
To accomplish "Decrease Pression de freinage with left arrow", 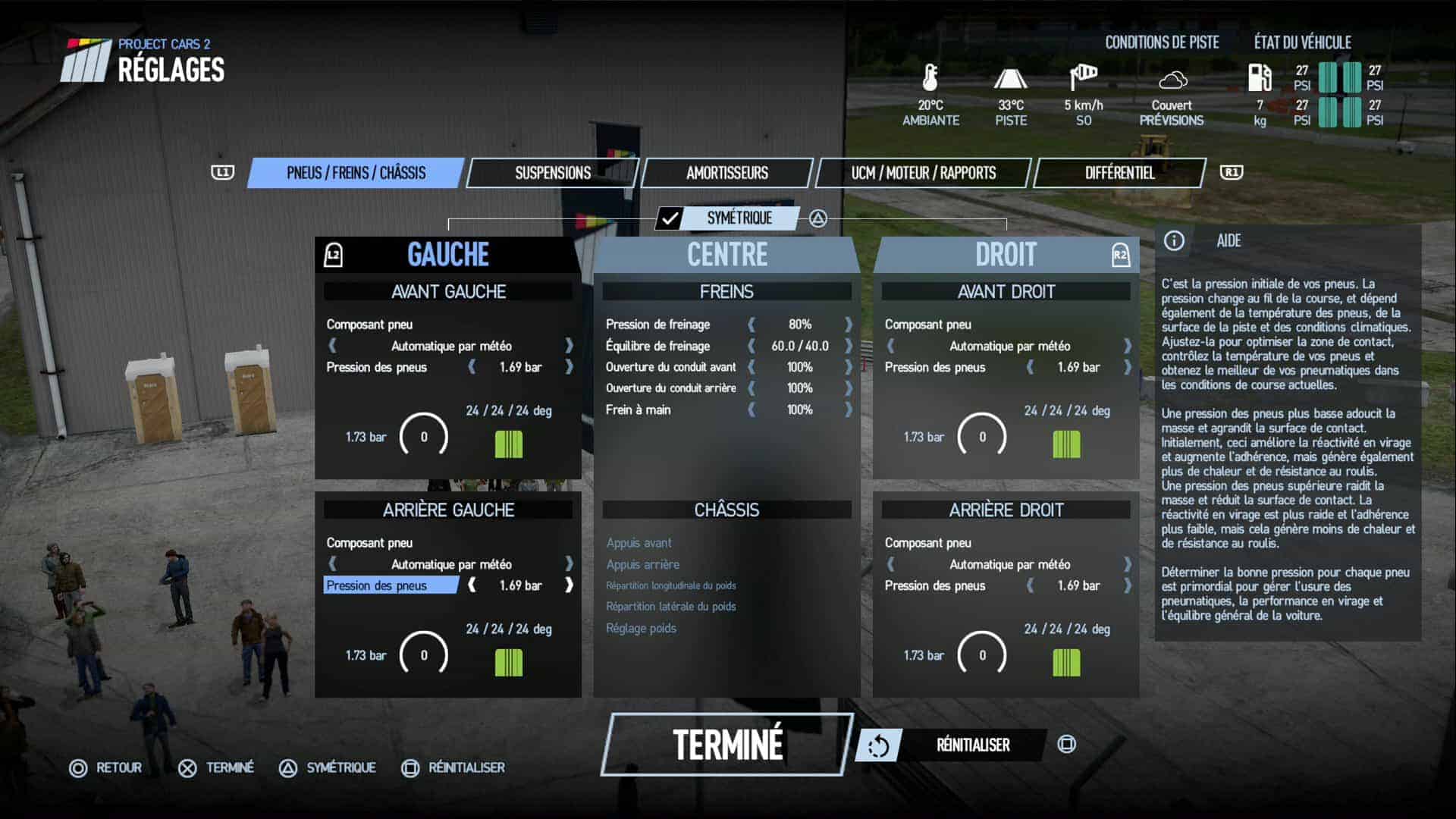I will 752,325.
